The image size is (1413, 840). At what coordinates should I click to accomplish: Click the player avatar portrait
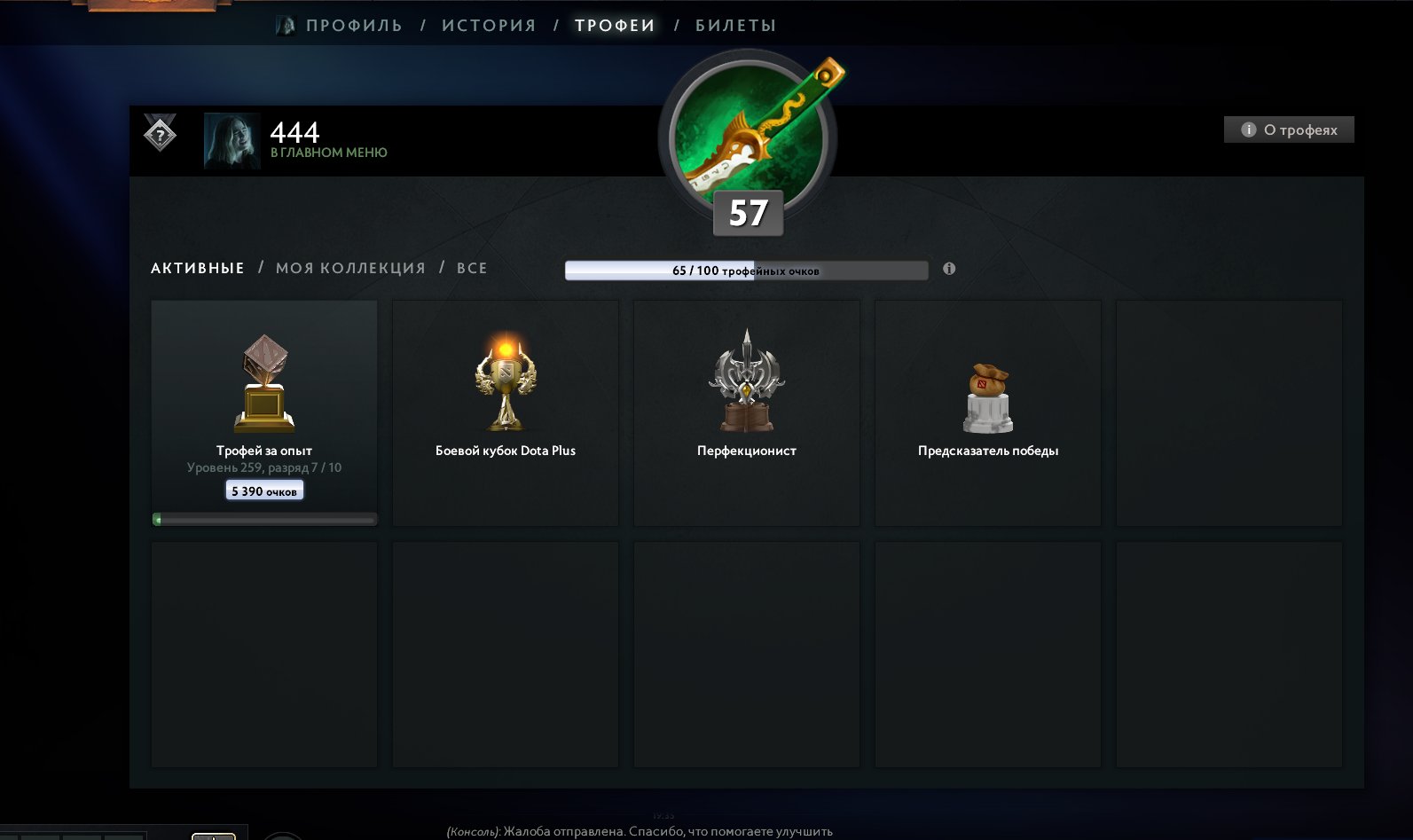click(x=232, y=140)
